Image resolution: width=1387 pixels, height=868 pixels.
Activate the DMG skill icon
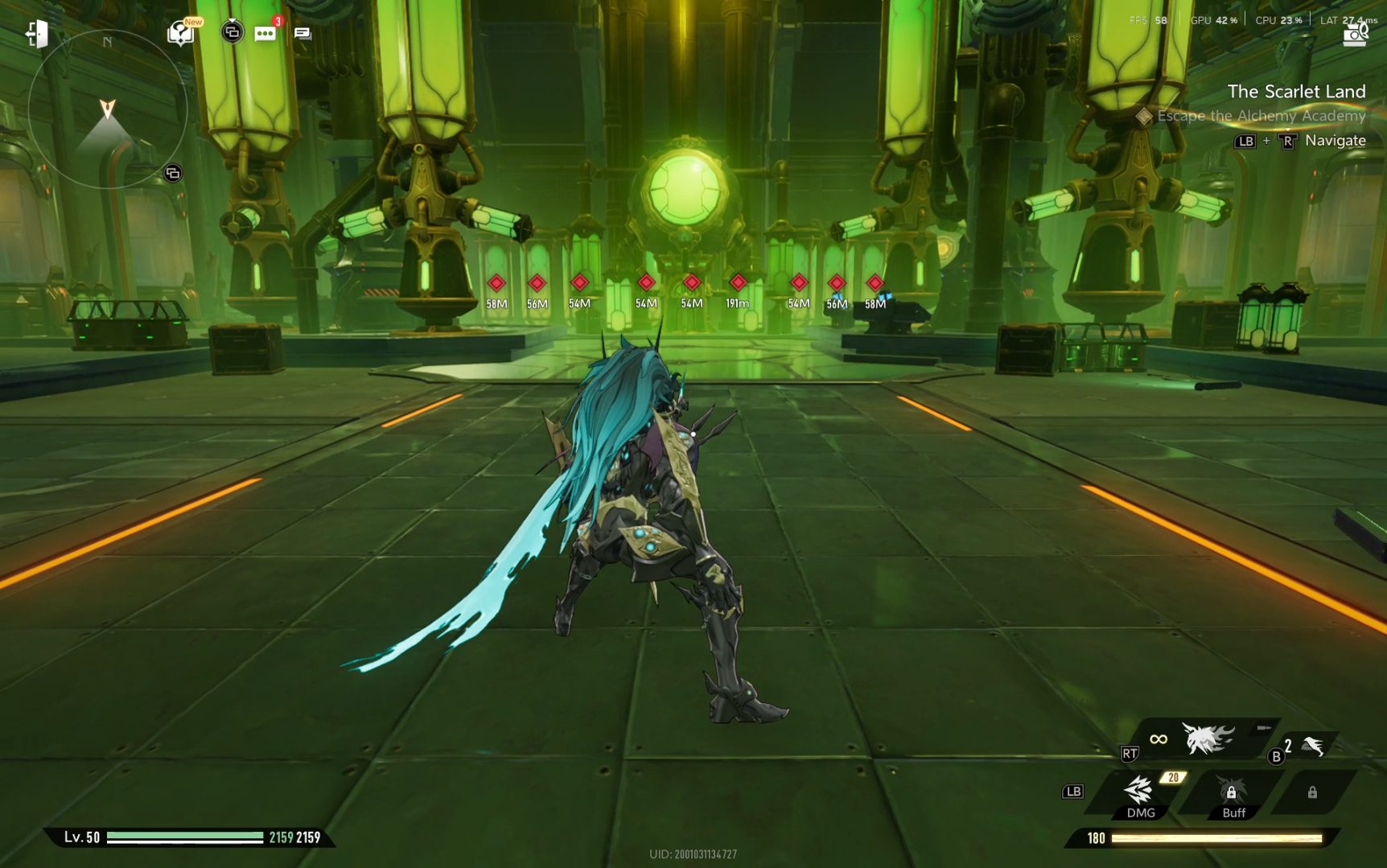(x=1140, y=792)
